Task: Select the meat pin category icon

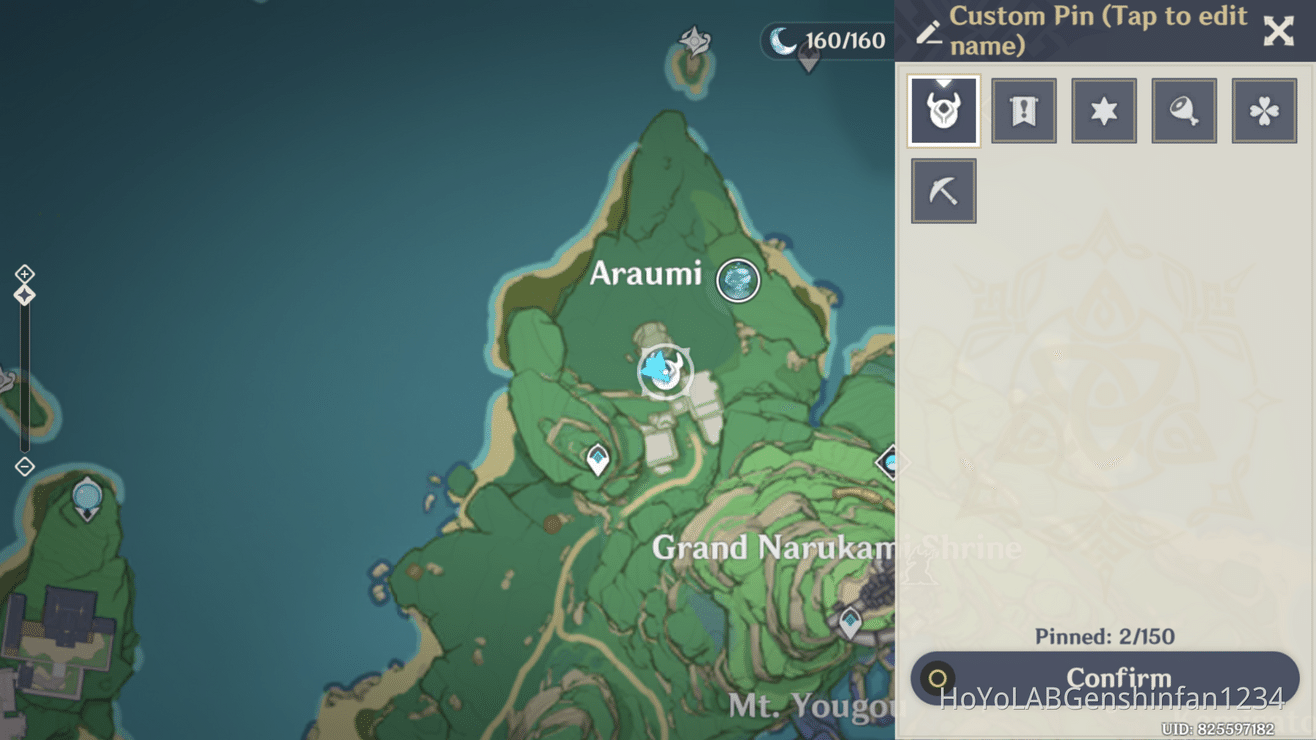Action: point(1184,110)
